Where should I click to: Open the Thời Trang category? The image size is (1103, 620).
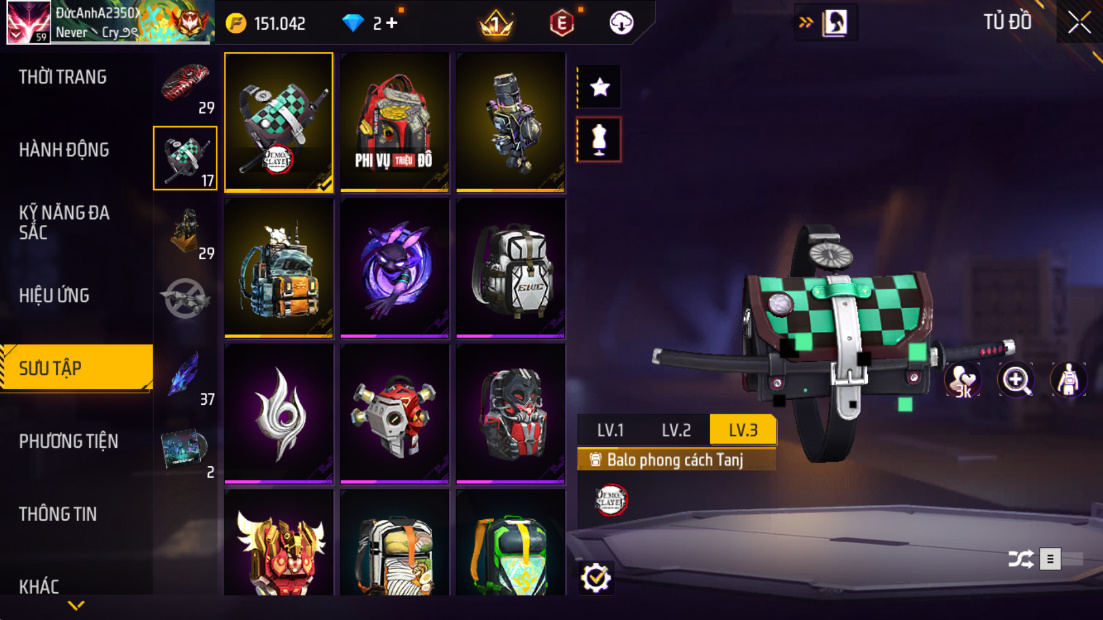click(x=63, y=77)
